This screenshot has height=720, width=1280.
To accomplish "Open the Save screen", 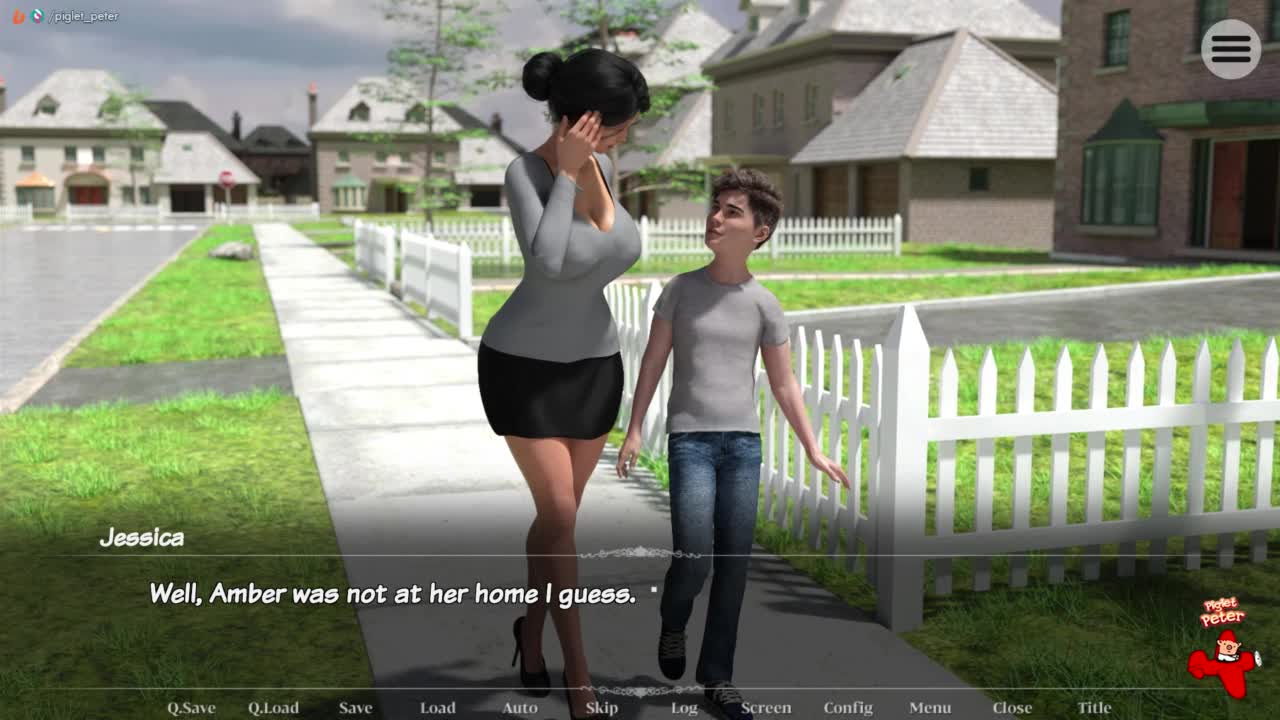I will pos(355,707).
